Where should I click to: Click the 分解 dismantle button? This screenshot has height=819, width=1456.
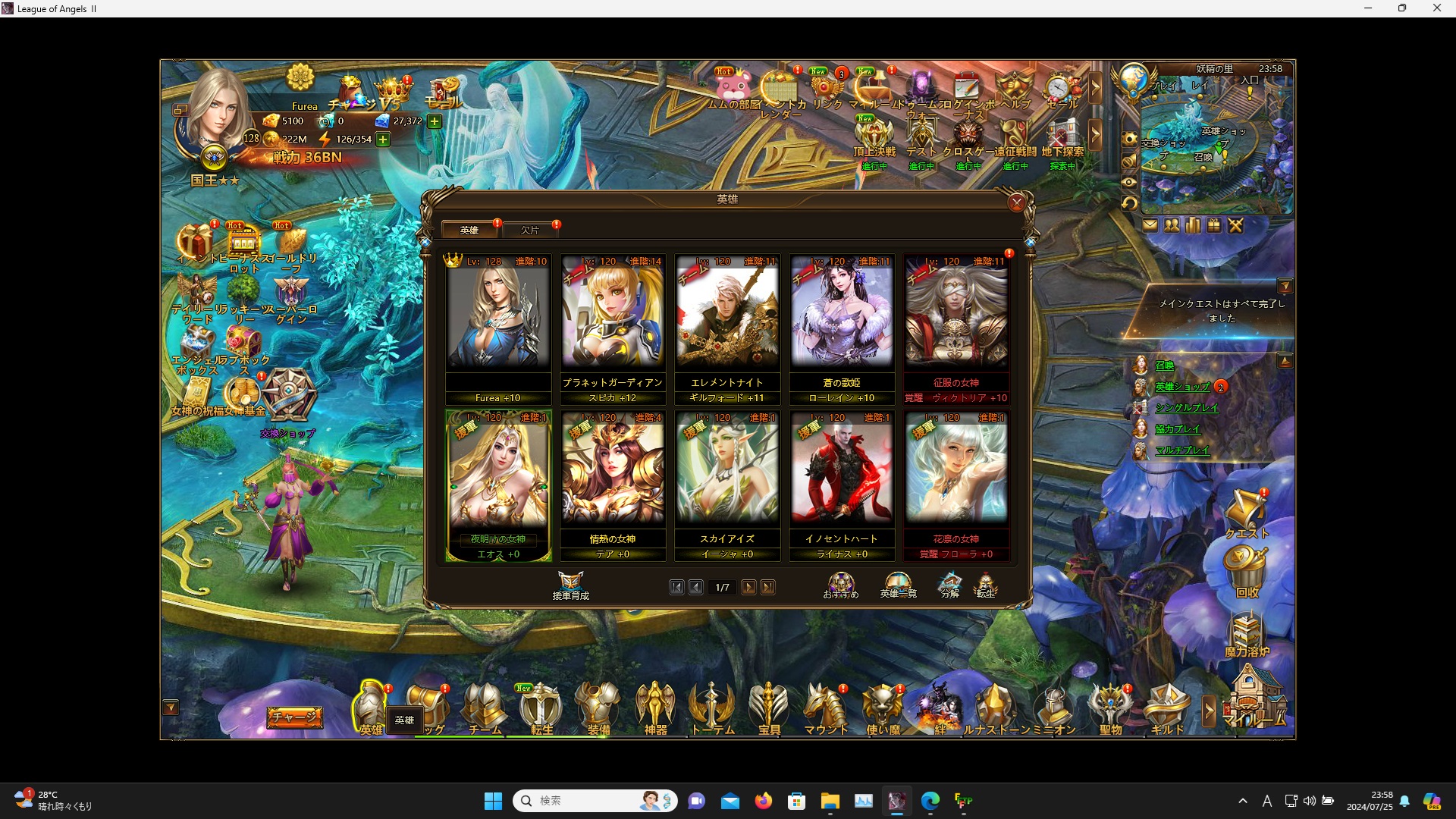(949, 585)
